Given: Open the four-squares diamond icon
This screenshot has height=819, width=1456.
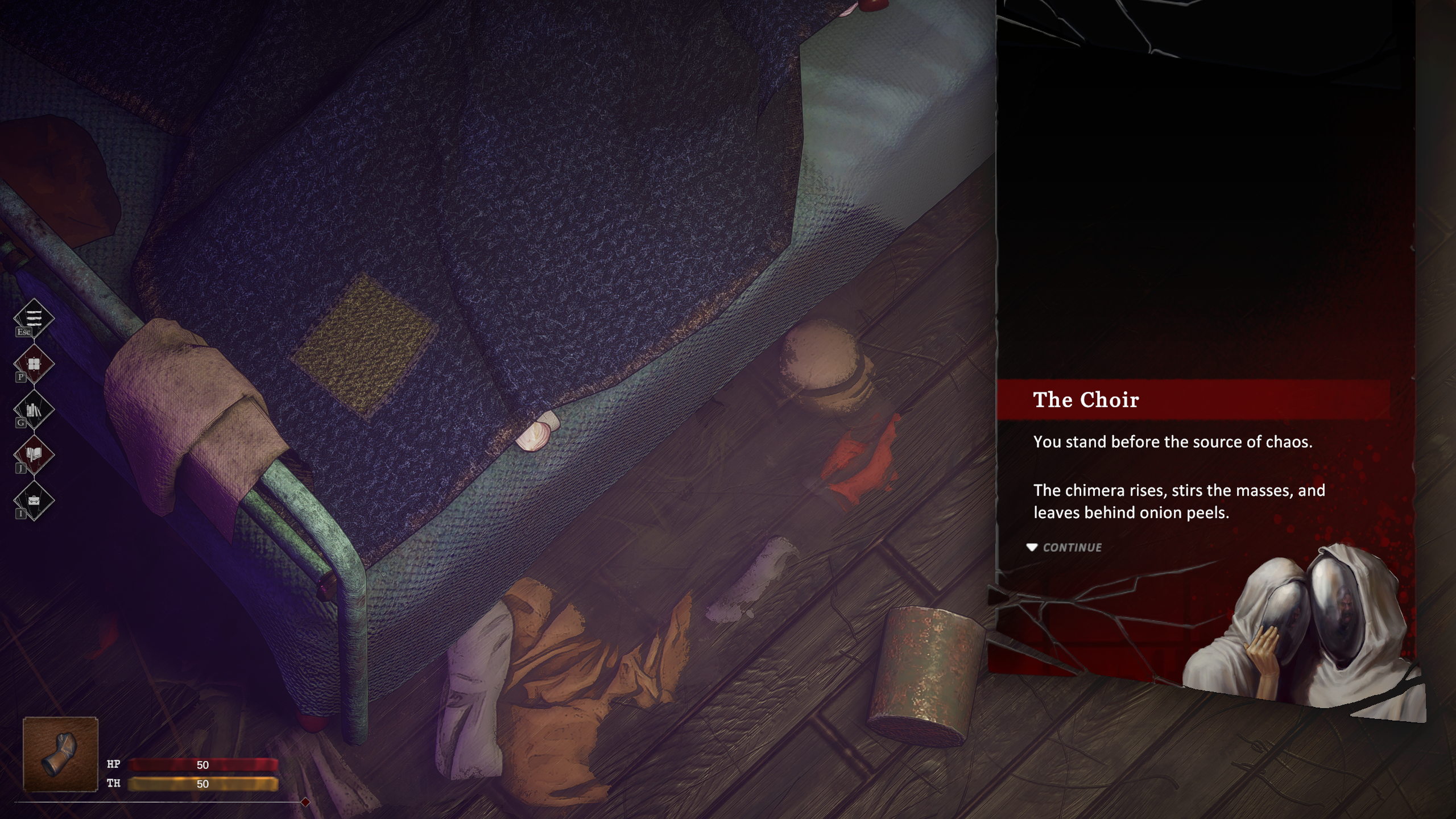Looking at the screenshot, I should point(34,364).
